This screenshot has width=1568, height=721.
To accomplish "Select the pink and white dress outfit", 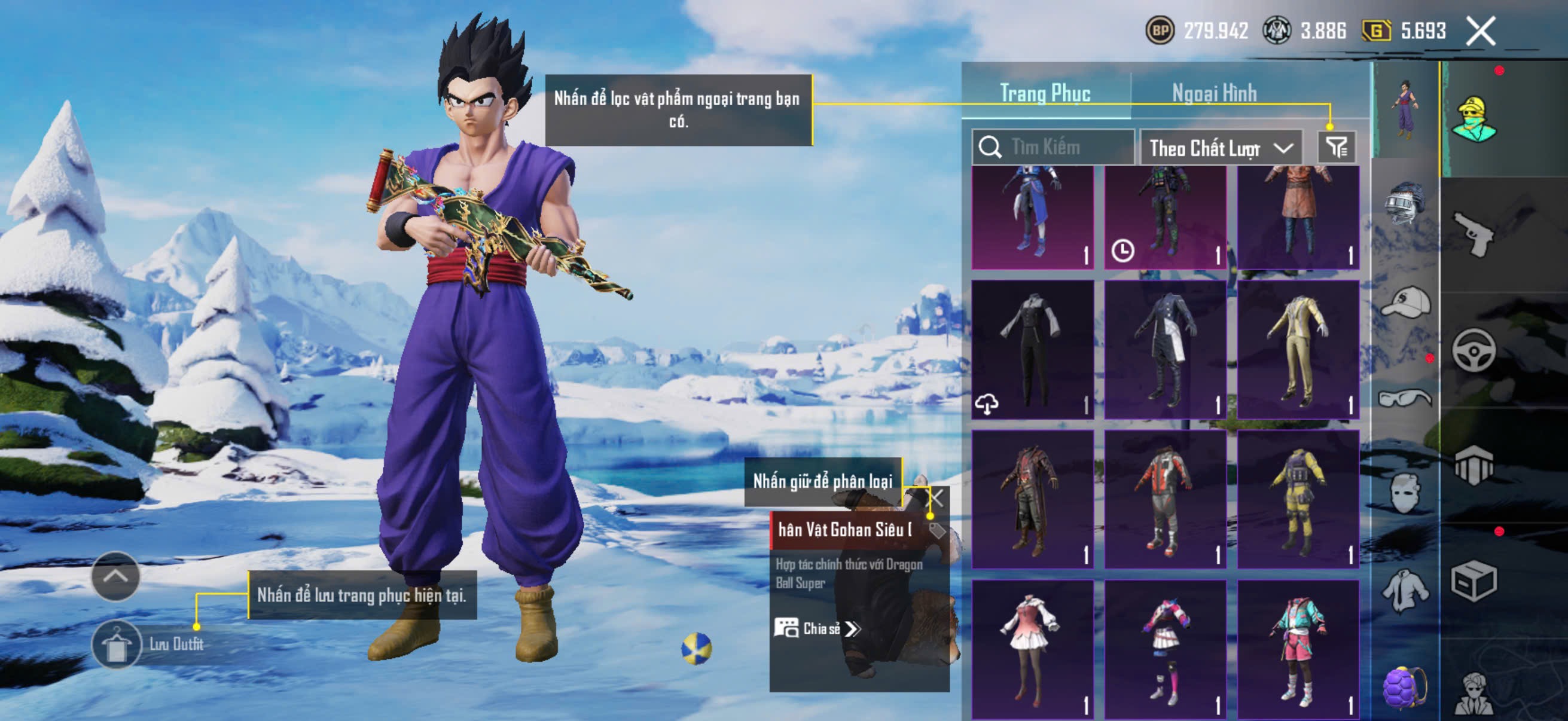I will (x=1032, y=649).
